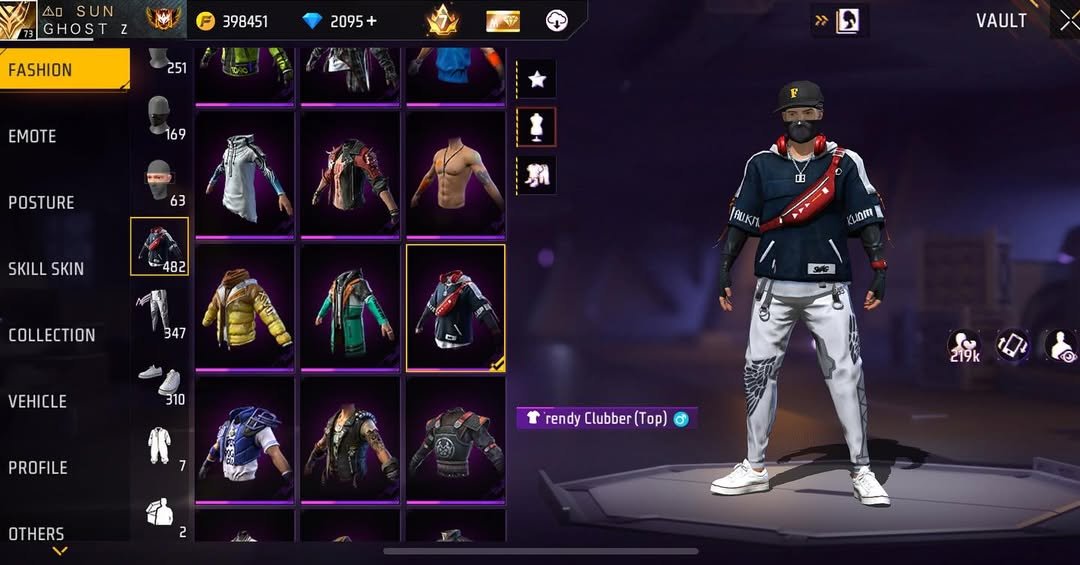
Task: Select the Vehicle section
Action: click(38, 401)
